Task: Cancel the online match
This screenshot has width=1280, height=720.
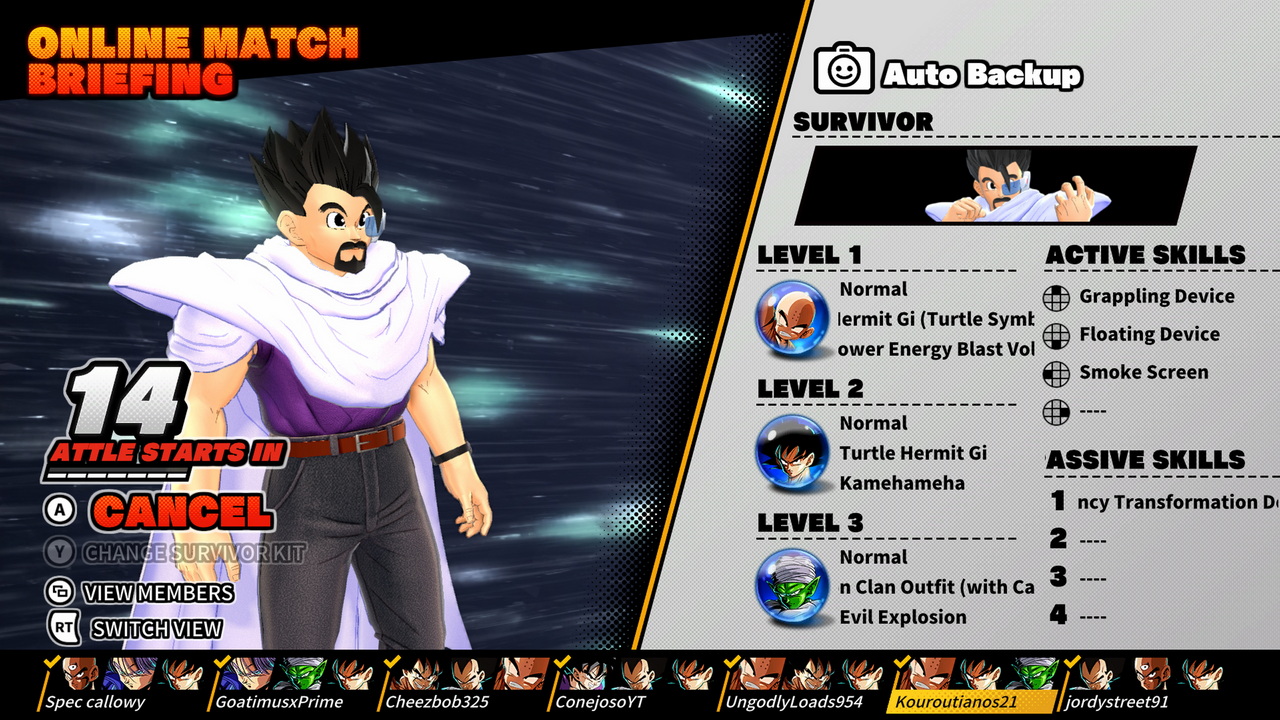Action: pos(182,511)
